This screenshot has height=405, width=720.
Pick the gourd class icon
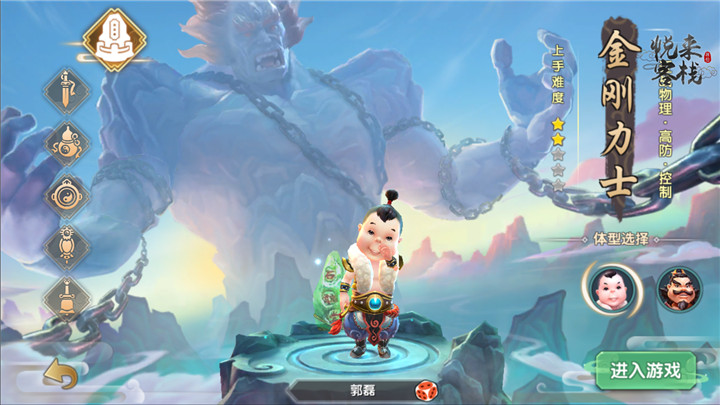click(67, 143)
